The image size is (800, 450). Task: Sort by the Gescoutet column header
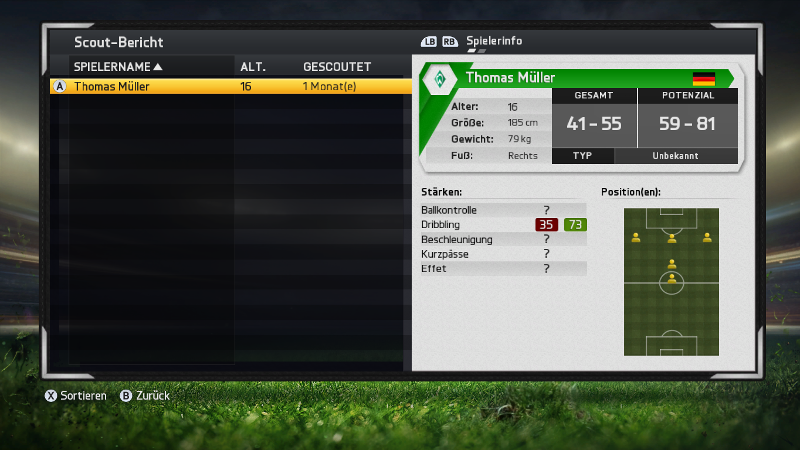point(337,67)
